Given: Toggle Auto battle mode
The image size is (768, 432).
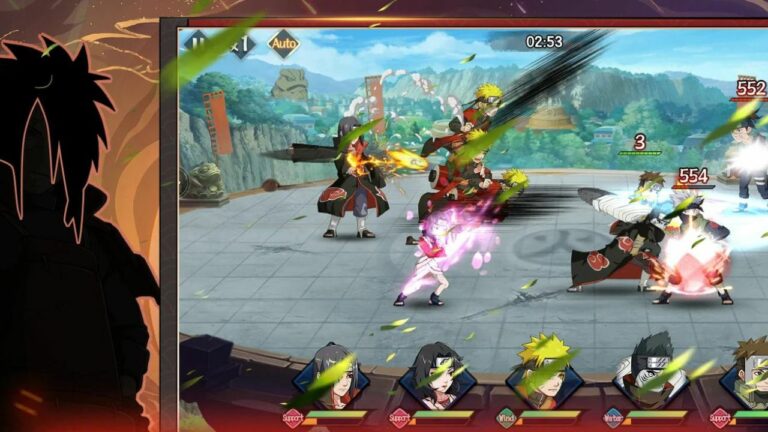Looking at the screenshot, I should tap(283, 44).
